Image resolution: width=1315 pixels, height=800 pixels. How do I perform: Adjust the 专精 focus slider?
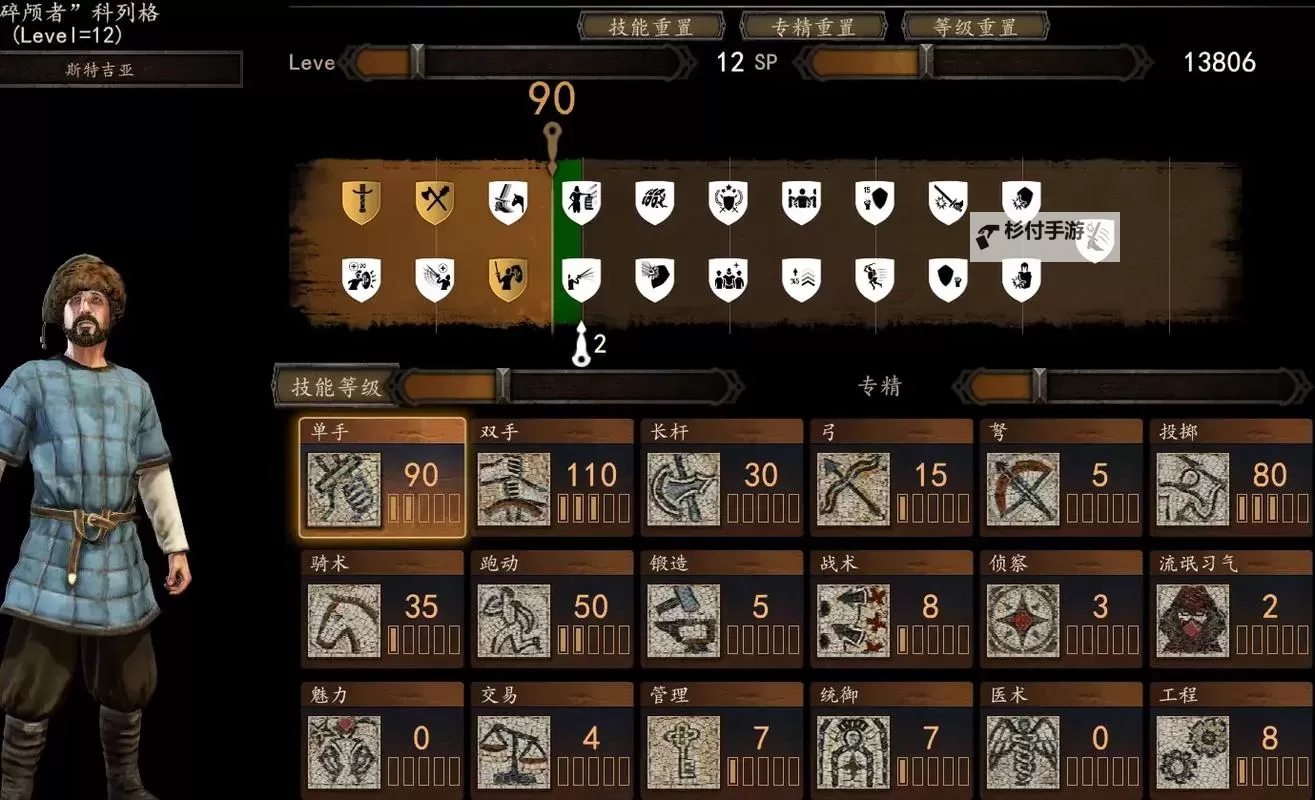(1039, 386)
